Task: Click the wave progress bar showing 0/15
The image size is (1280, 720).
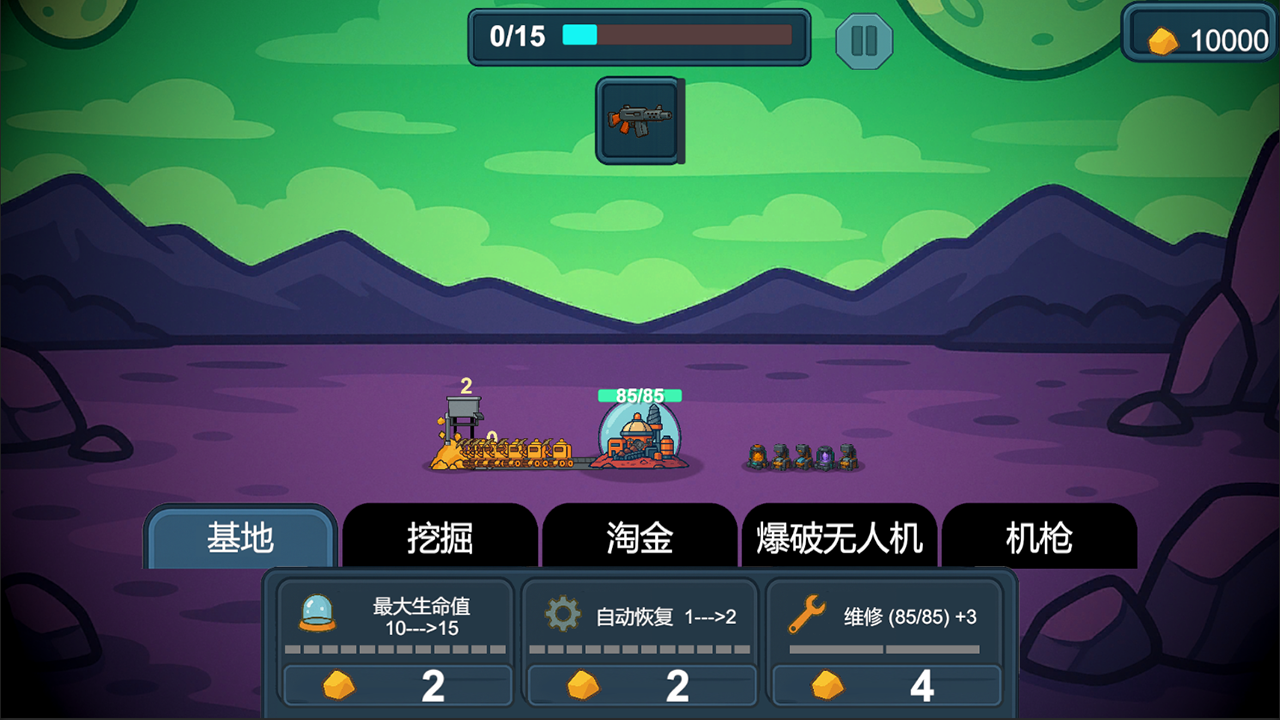Action: pos(639,37)
